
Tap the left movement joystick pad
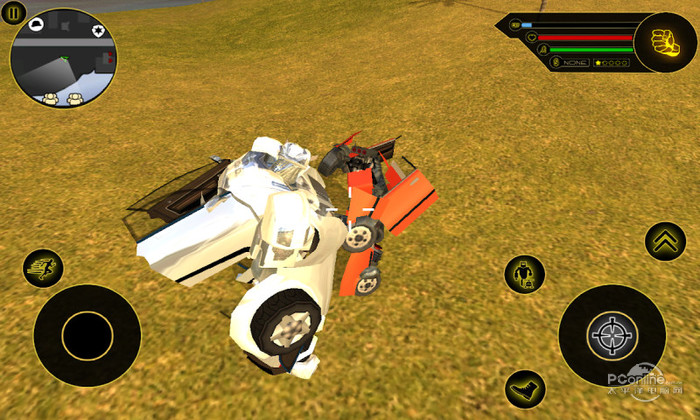tap(87, 336)
